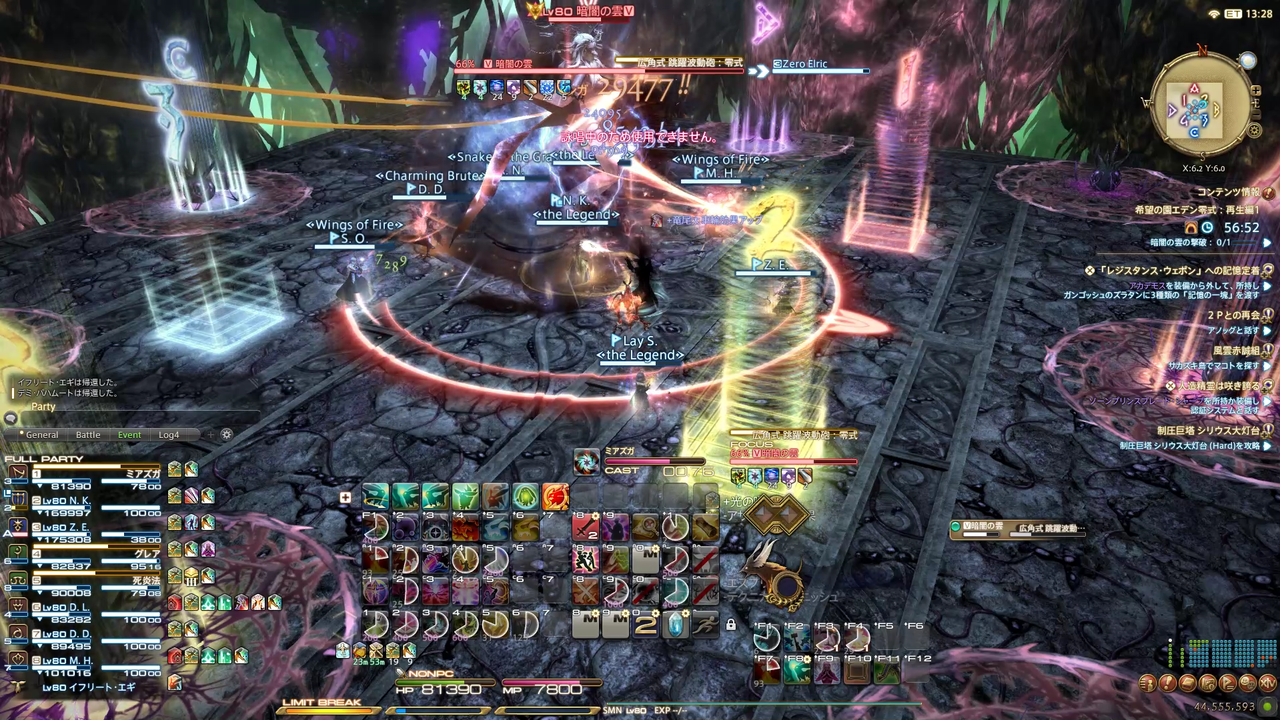Viewport: 1280px width, 720px height.
Task: Switch to the Battle chat tab
Action: (x=88, y=434)
